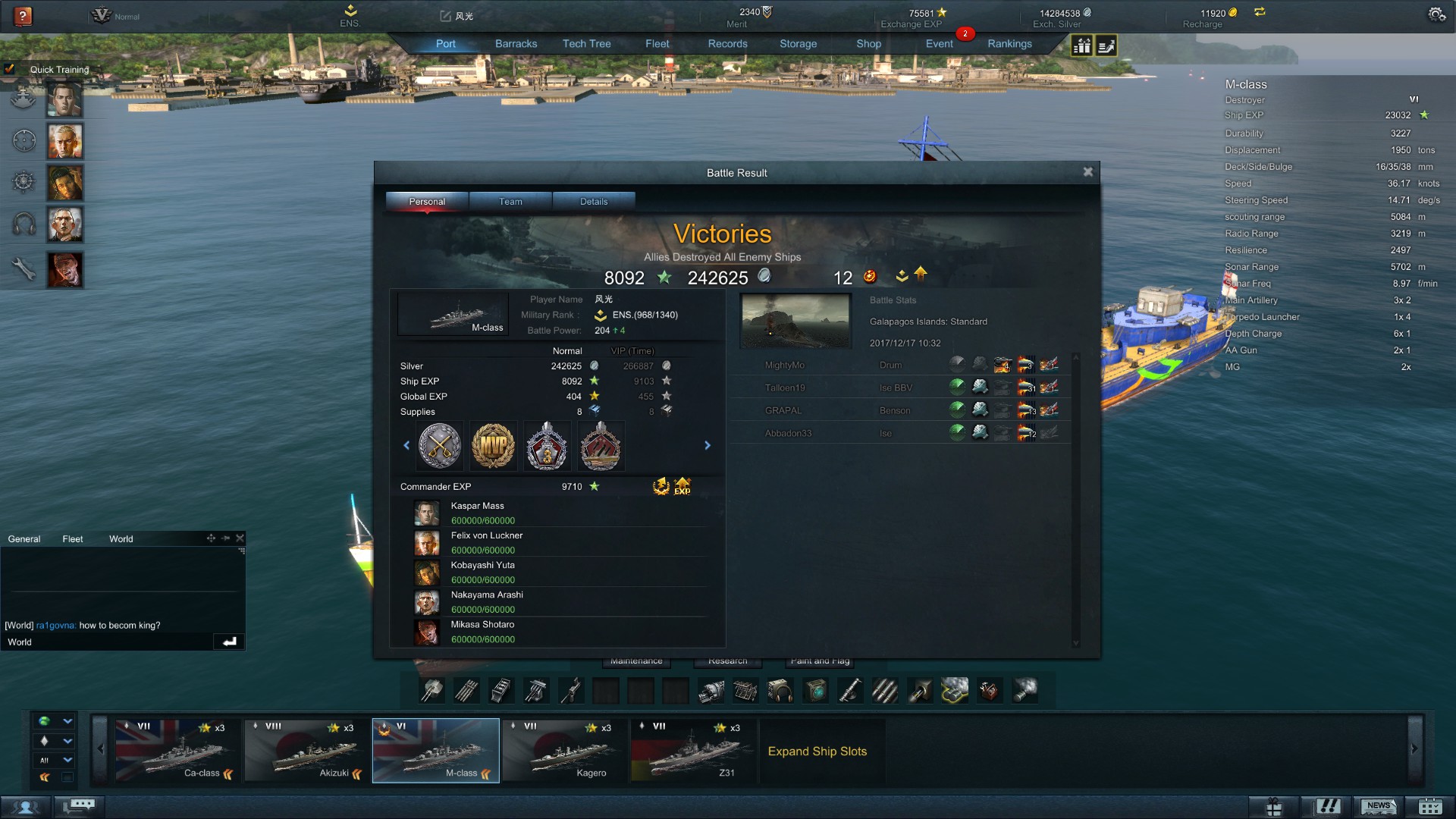This screenshot has height=819, width=1456.
Task: Click the gift box icon at bottom right
Action: click(x=1273, y=805)
